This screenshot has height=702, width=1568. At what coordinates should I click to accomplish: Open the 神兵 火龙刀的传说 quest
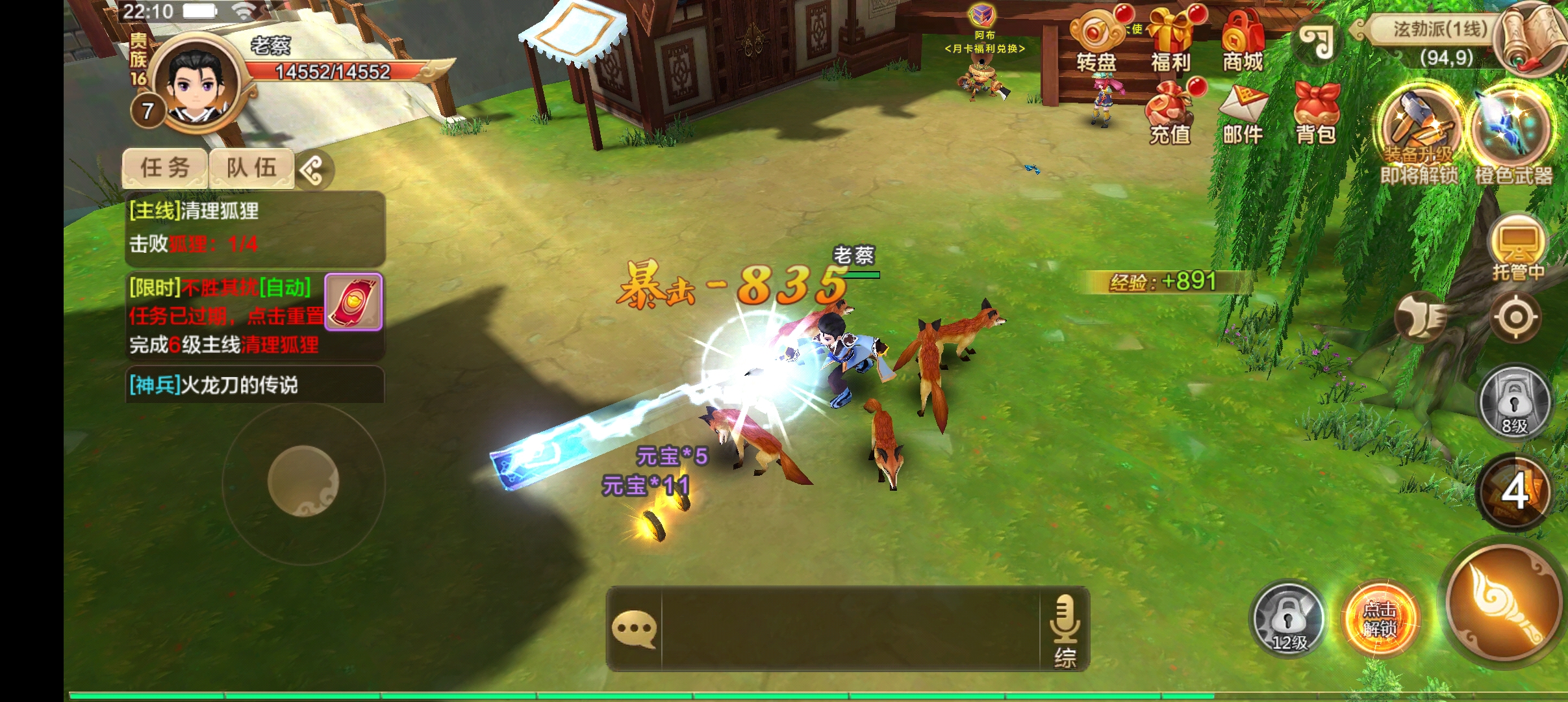pos(255,385)
